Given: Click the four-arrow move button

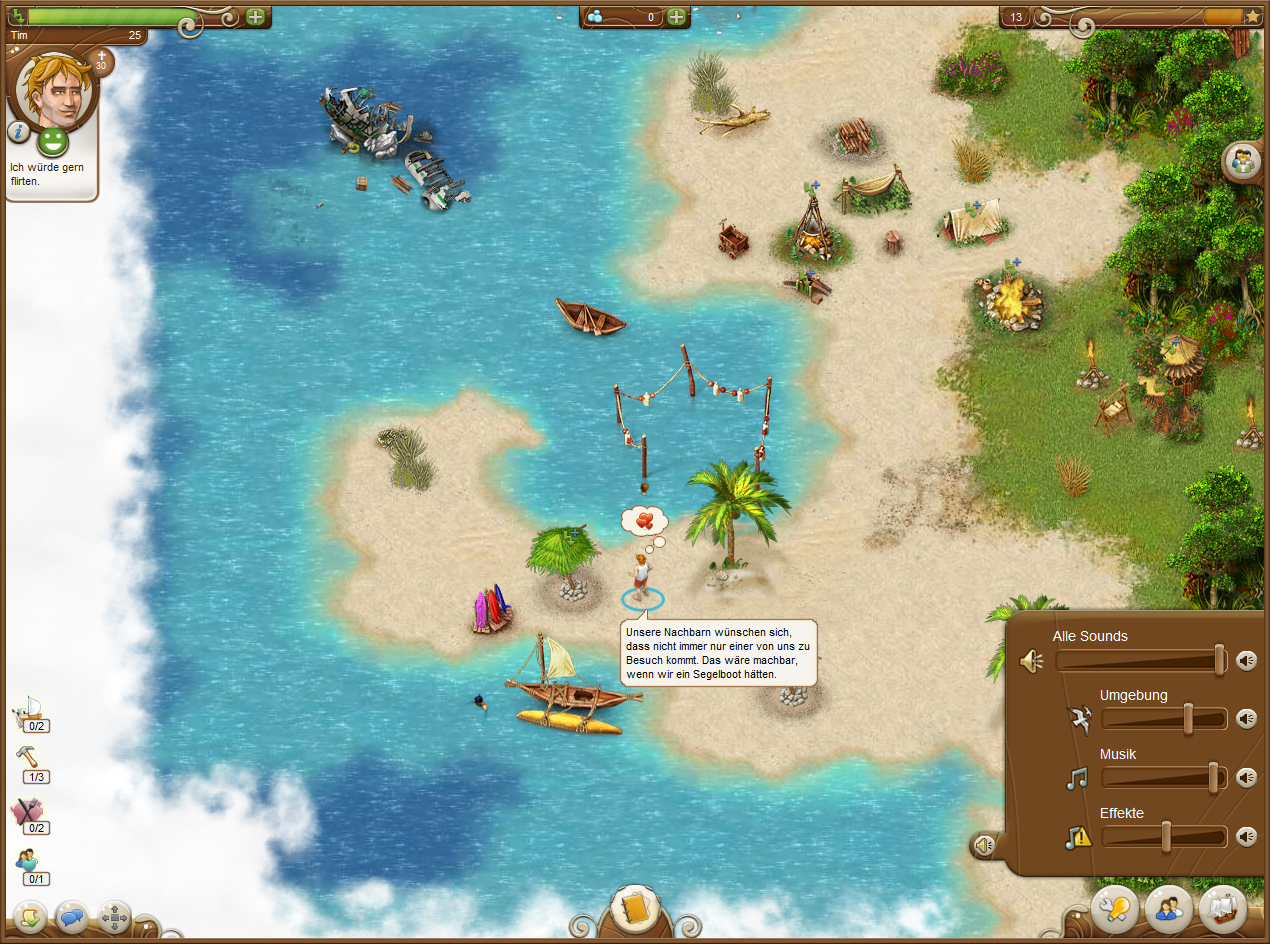Looking at the screenshot, I should [115, 916].
